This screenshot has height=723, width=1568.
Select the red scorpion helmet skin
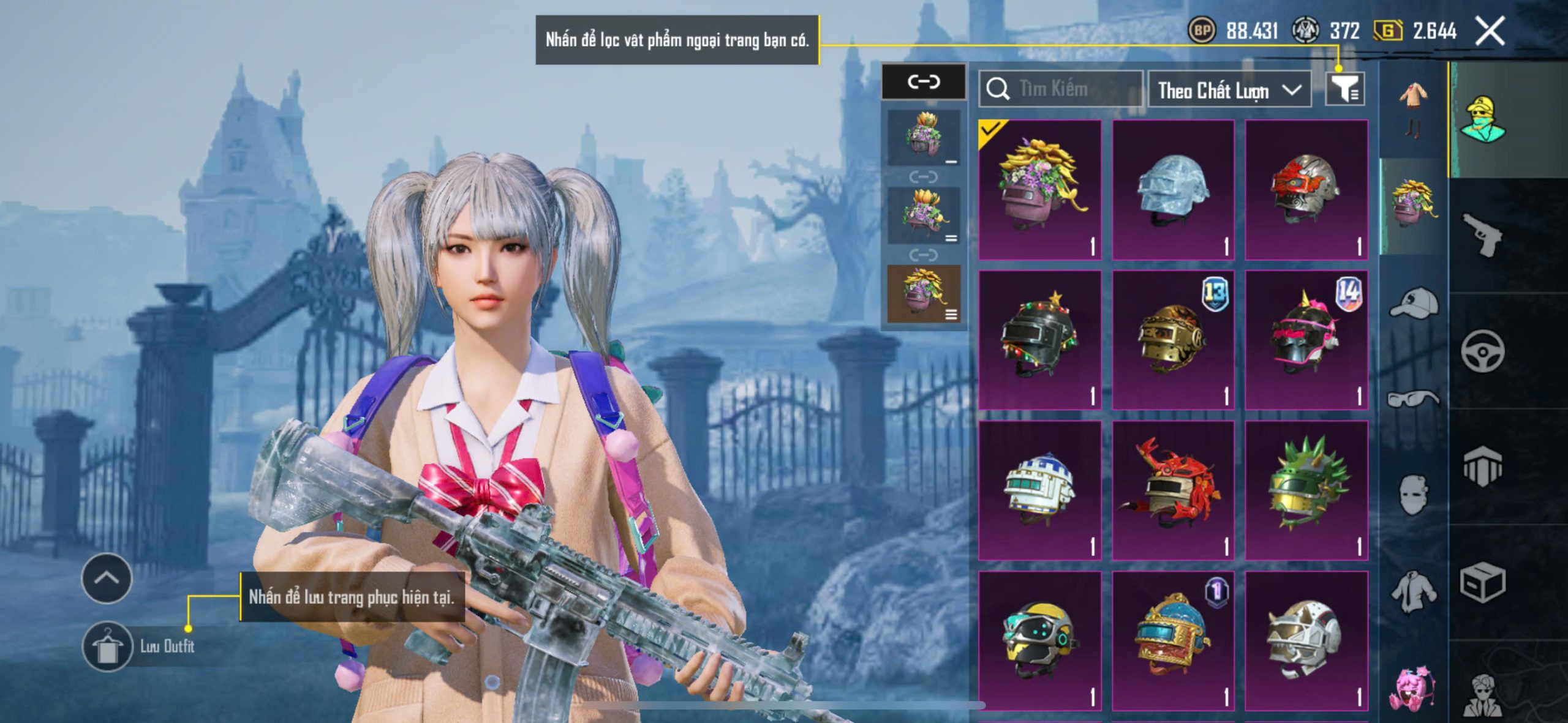(1173, 490)
